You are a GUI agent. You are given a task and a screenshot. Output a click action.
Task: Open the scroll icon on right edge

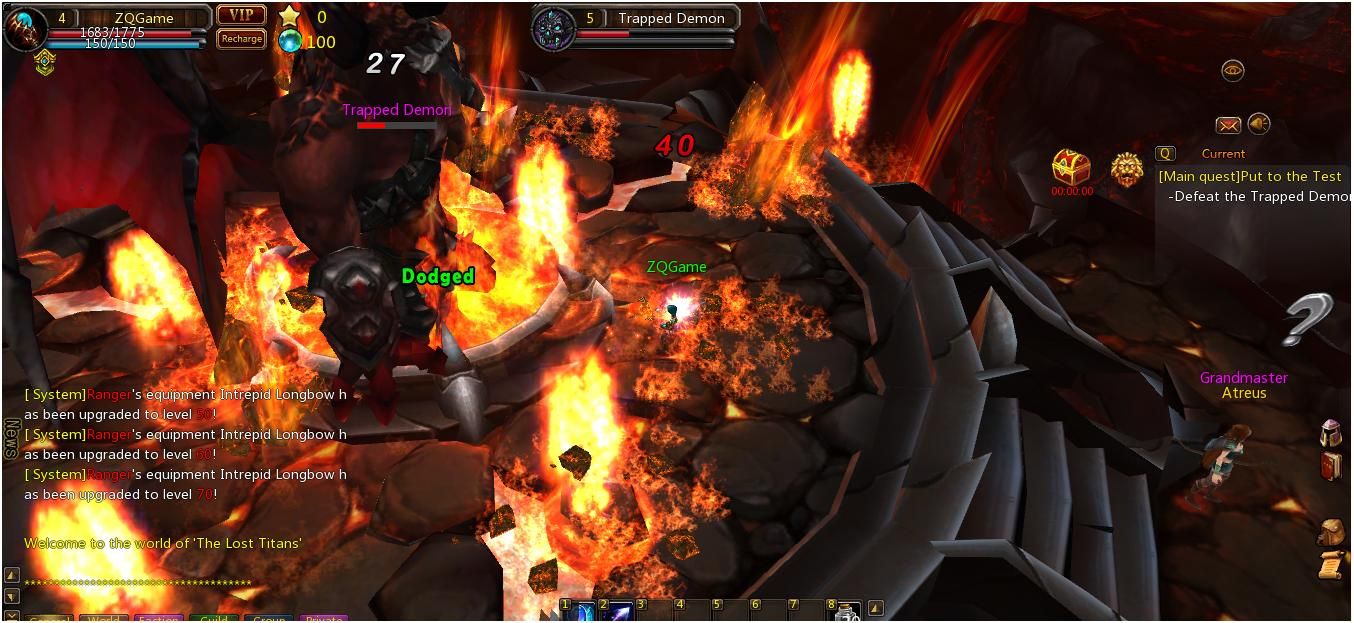[1331, 565]
